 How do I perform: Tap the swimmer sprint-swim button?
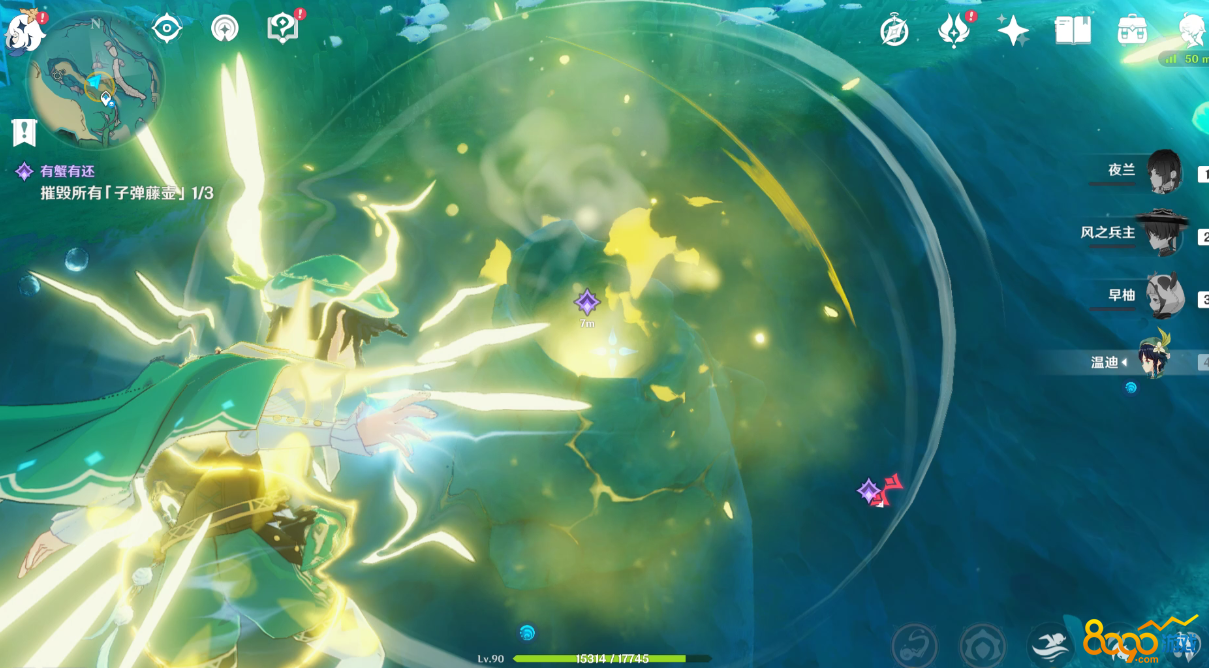tap(1050, 643)
